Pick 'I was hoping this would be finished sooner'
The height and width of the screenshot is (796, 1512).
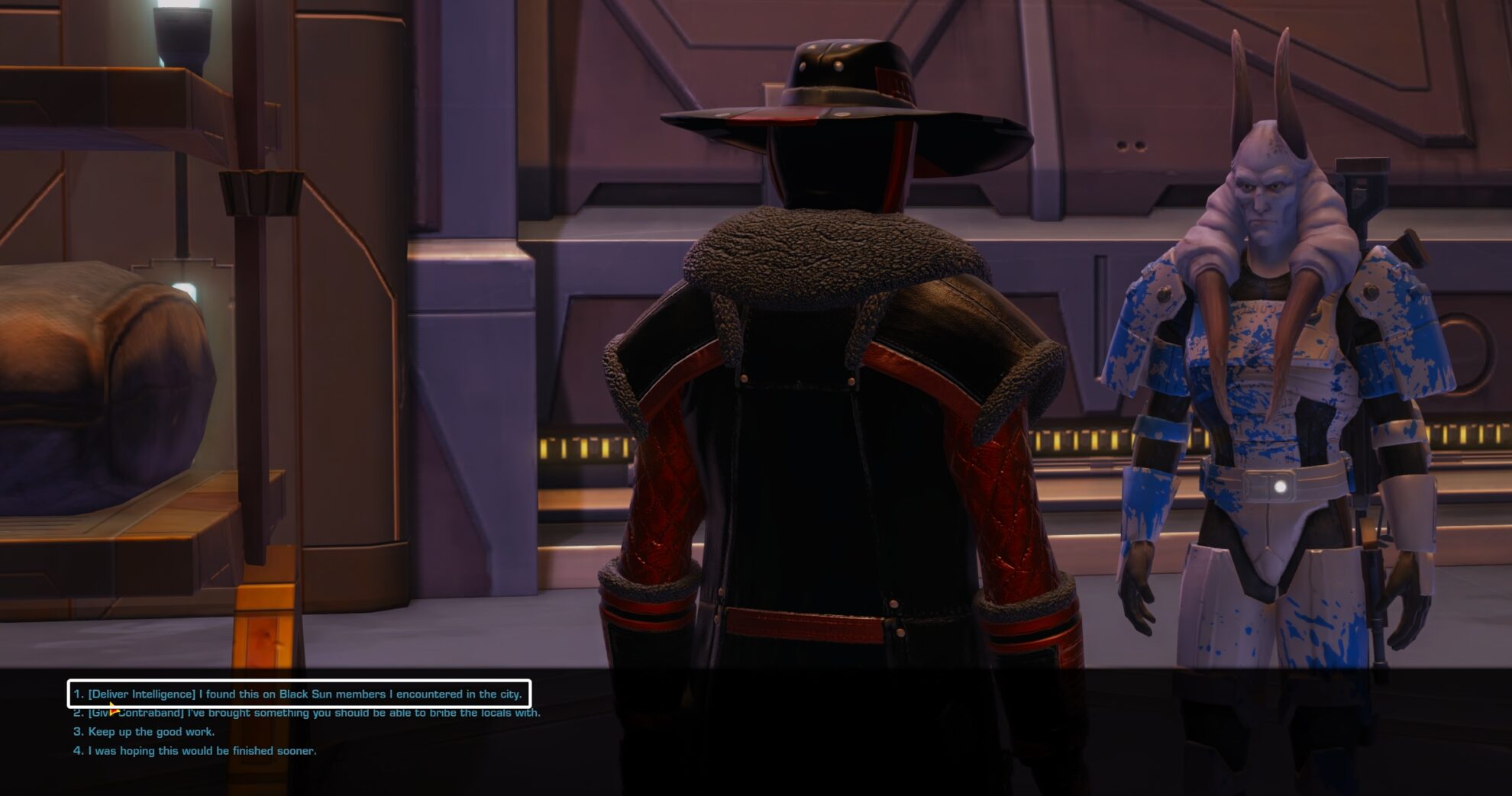pyautogui.click(x=203, y=750)
